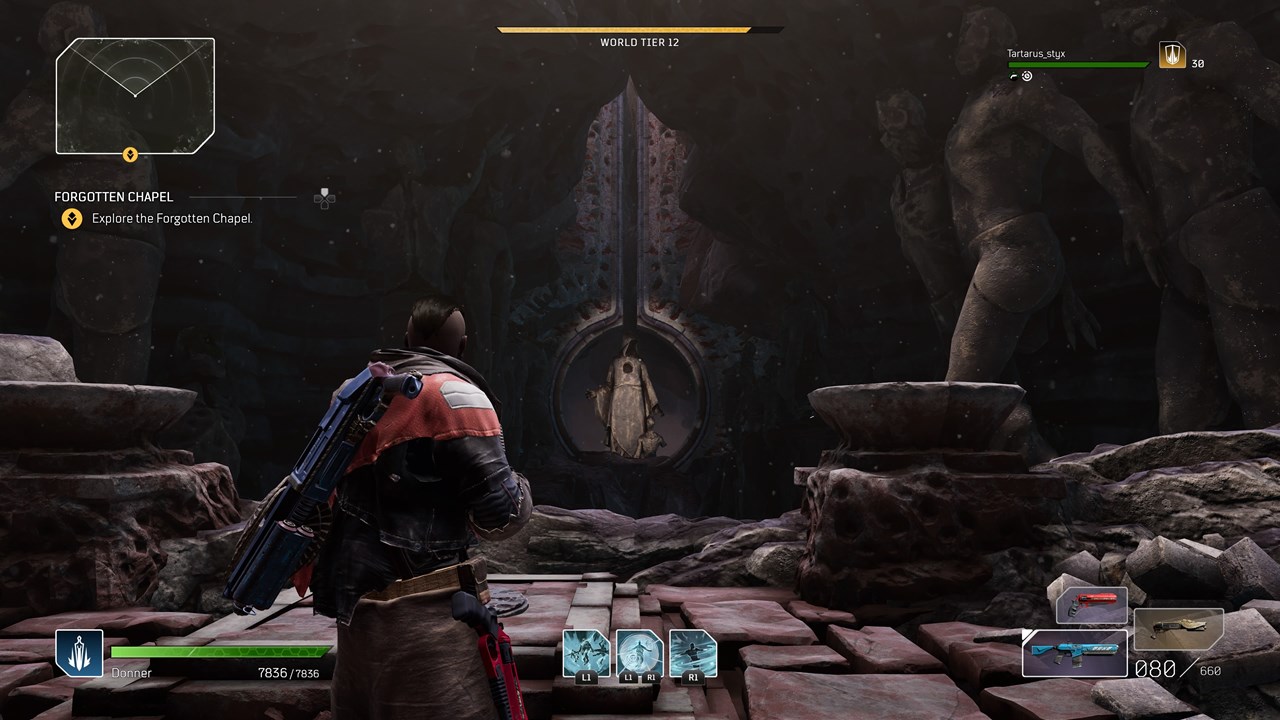This screenshot has width=1280, height=720.
Task: Click the yellow objective marker below minimap
Action: click(129, 154)
